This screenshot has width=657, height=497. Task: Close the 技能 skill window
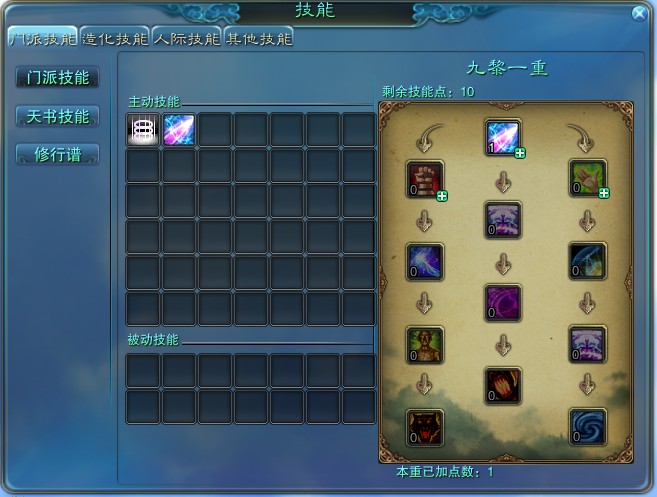click(x=639, y=13)
